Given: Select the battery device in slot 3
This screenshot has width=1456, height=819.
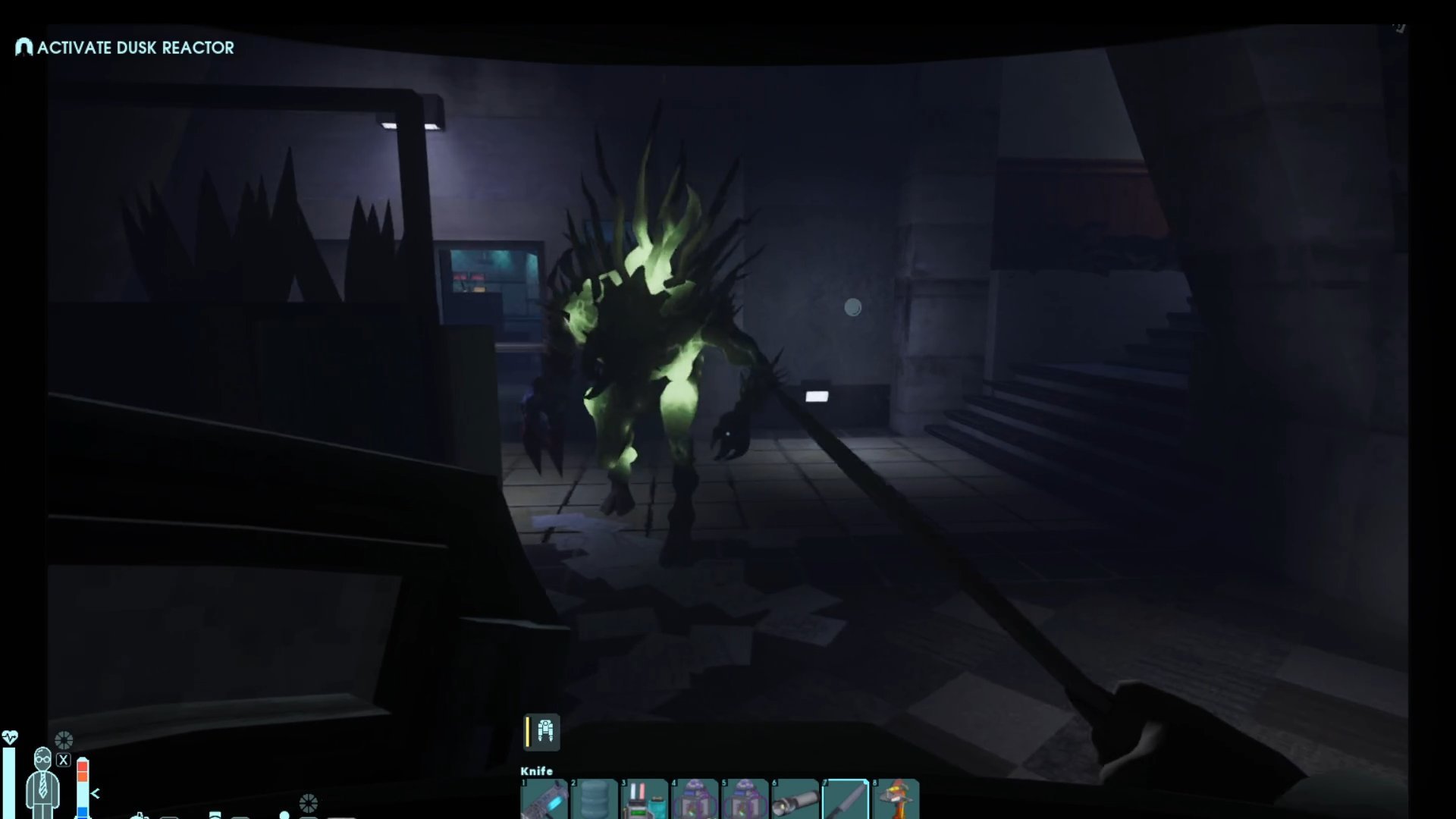Looking at the screenshot, I should (644, 799).
